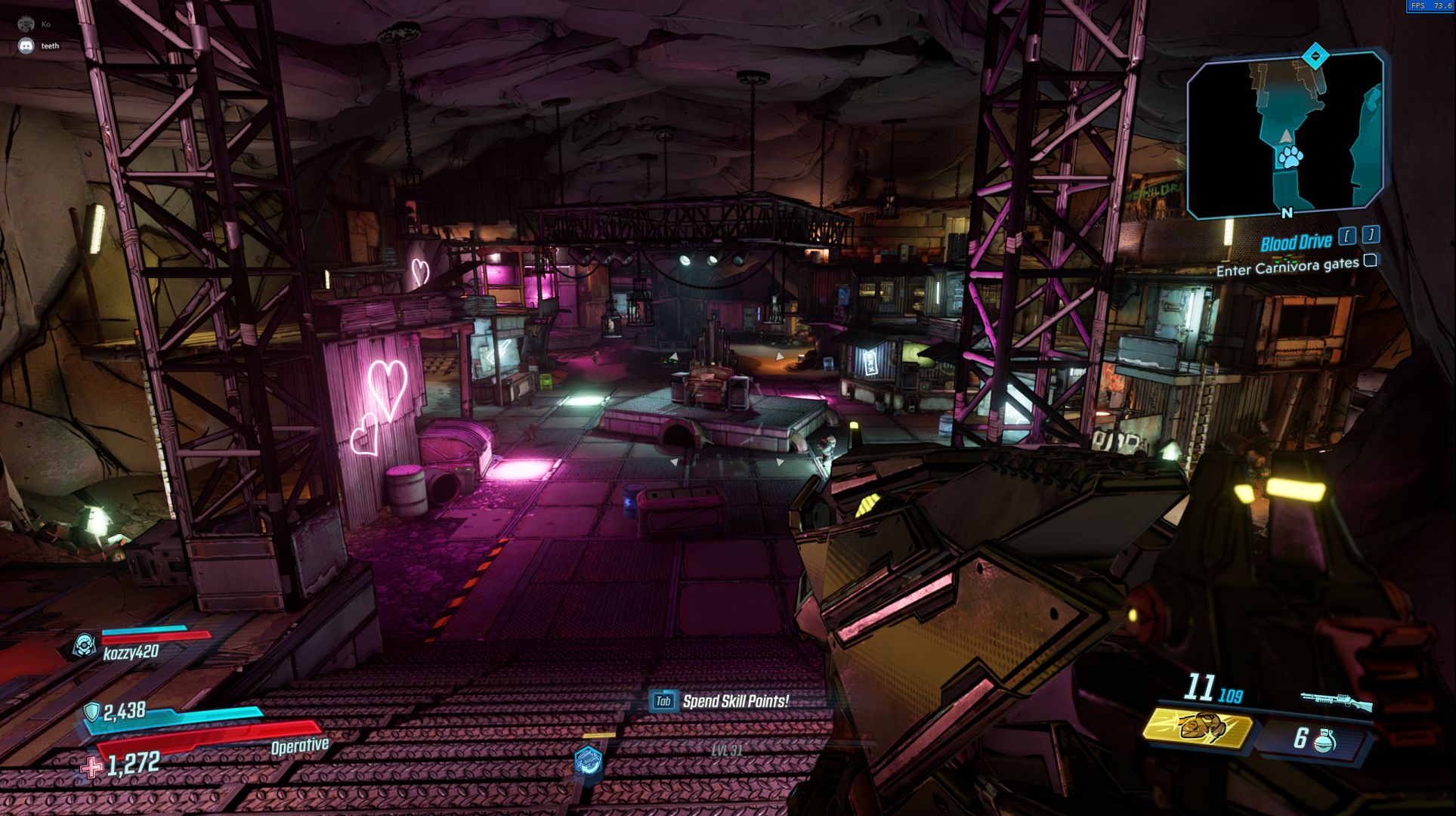Click the Ko avatar in overlay
The image size is (1456, 816).
(x=27, y=25)
